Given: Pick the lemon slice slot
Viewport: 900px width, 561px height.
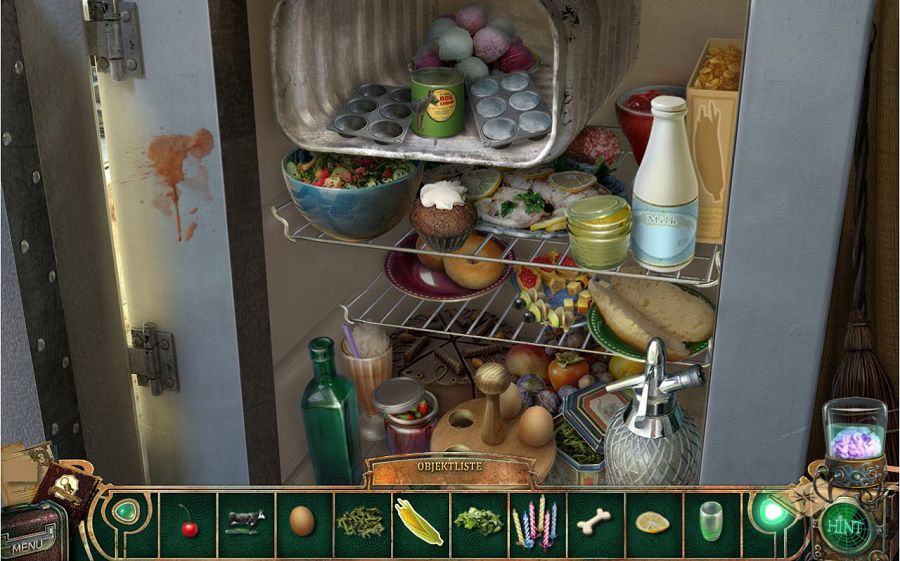Looking at the screenshot, I should pyautogui.click(x=652, y=522).
